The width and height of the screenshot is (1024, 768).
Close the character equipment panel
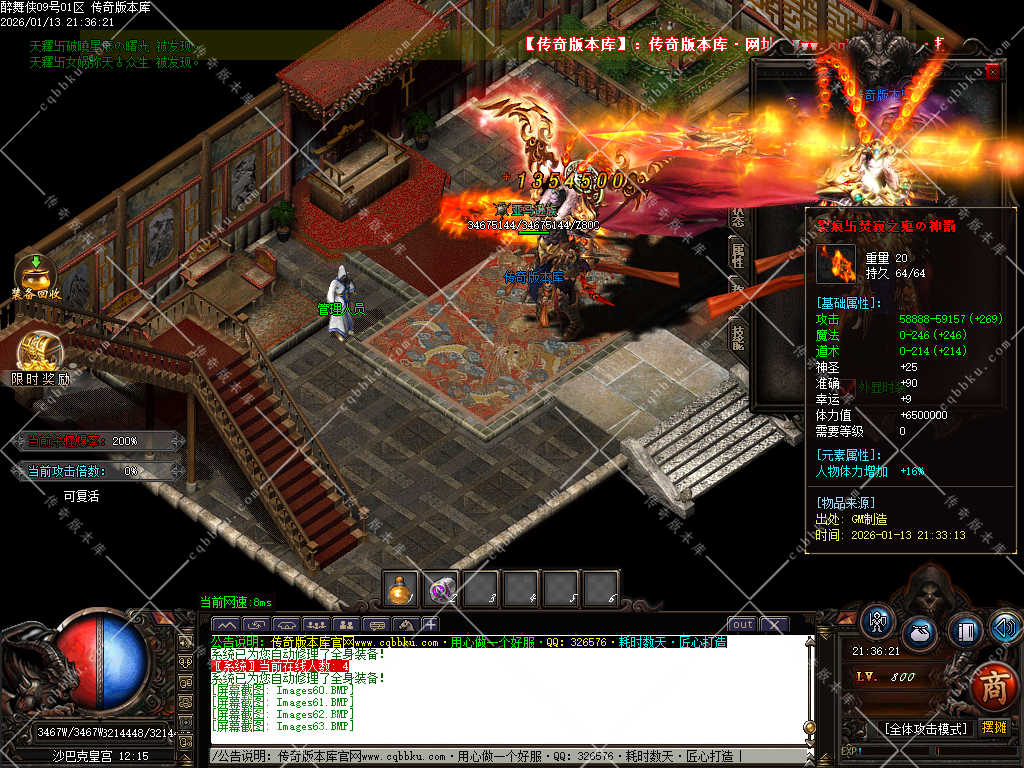click(992, 72)
